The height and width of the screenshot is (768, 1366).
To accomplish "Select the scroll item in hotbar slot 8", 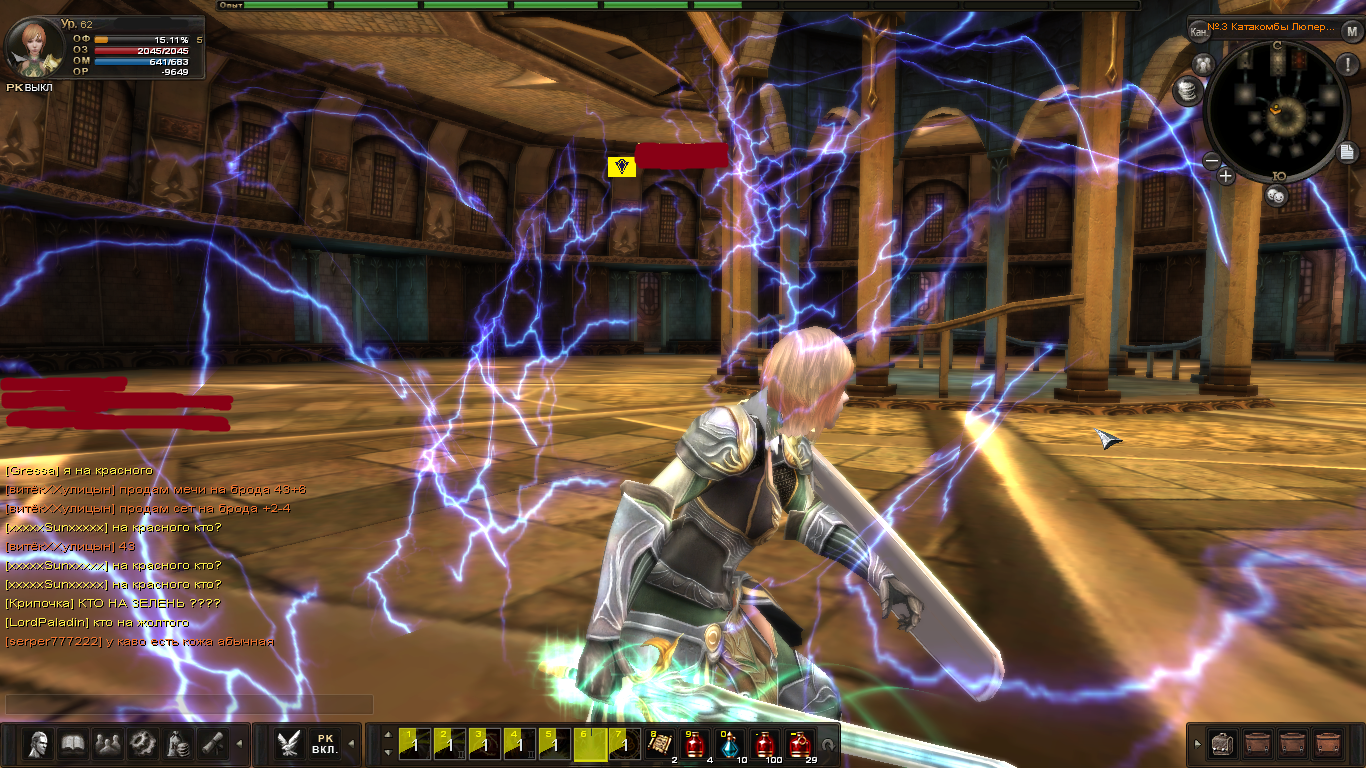I will 660,744.
